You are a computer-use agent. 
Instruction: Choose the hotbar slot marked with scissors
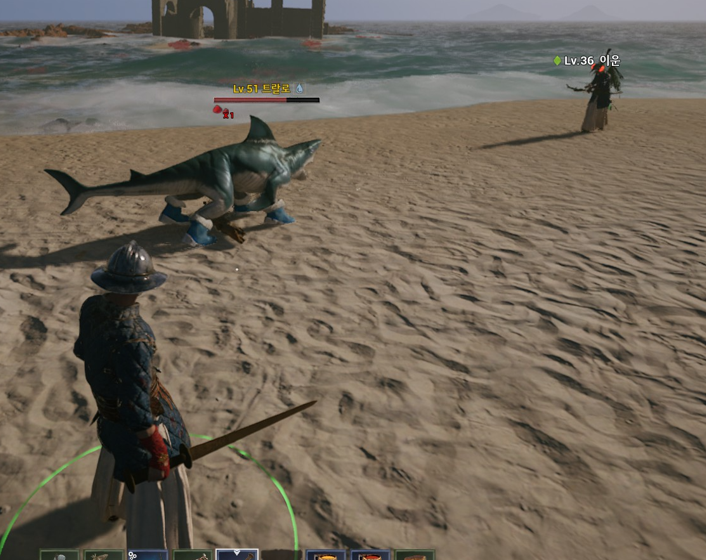pyautogui.click(x=147, y=555)
